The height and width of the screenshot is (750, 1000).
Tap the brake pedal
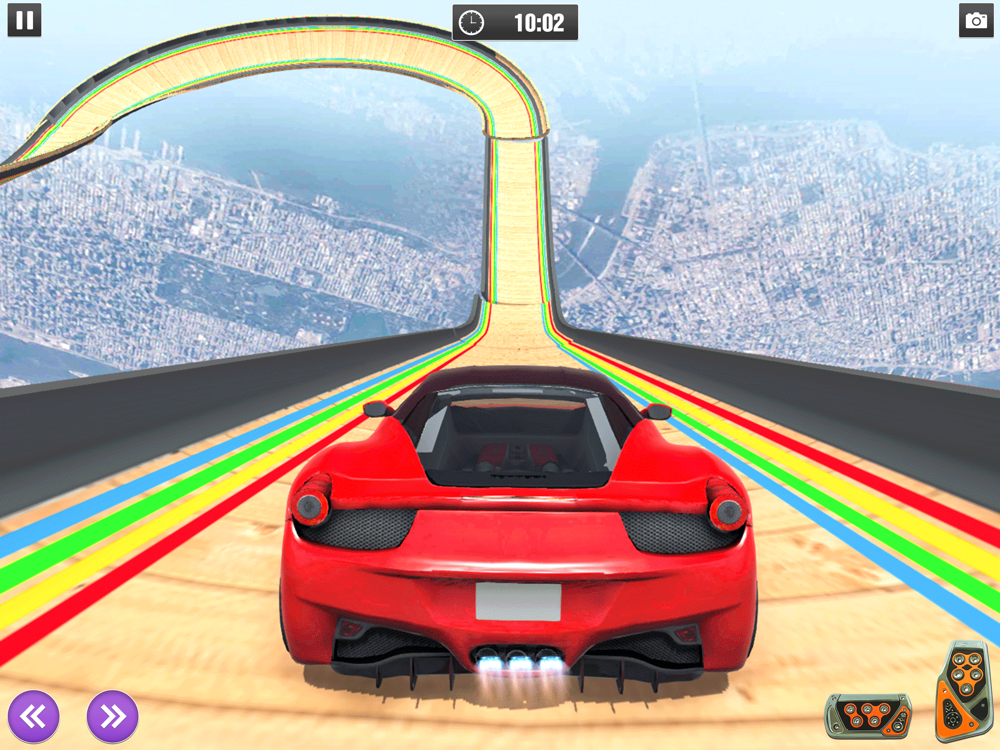[867, 715]
